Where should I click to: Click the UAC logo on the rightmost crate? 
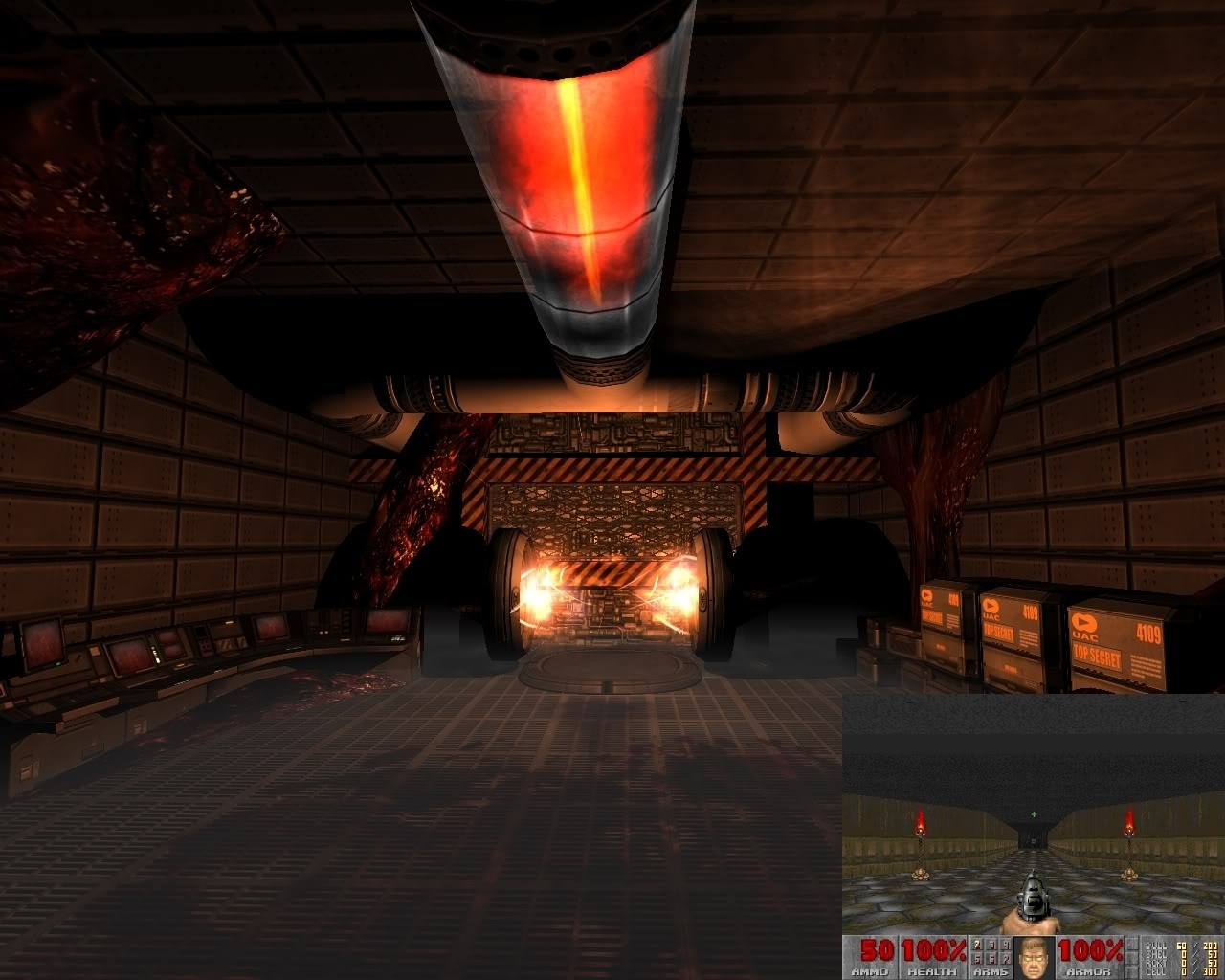click(x=1084, y=622)
